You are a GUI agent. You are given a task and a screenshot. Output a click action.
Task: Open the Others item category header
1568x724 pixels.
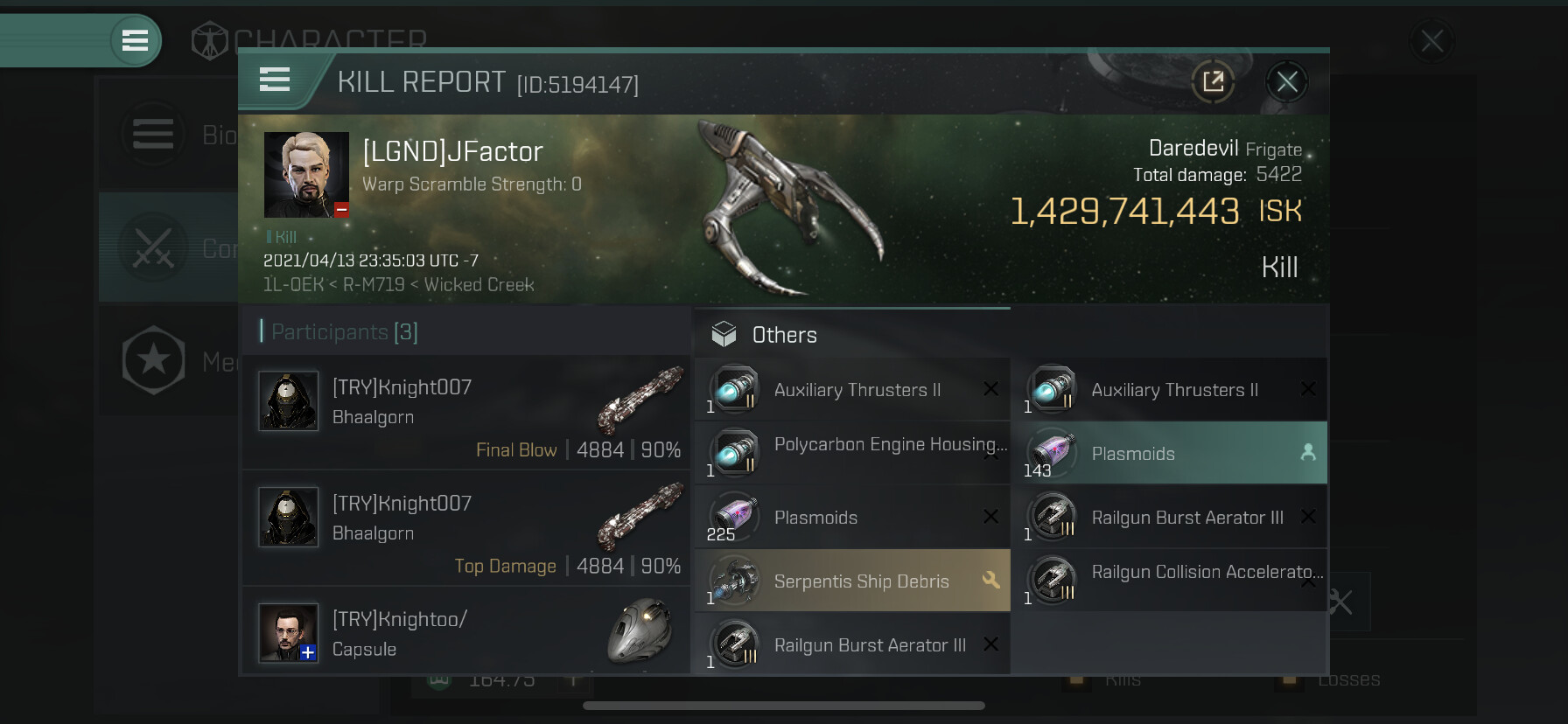click(784, 335)
